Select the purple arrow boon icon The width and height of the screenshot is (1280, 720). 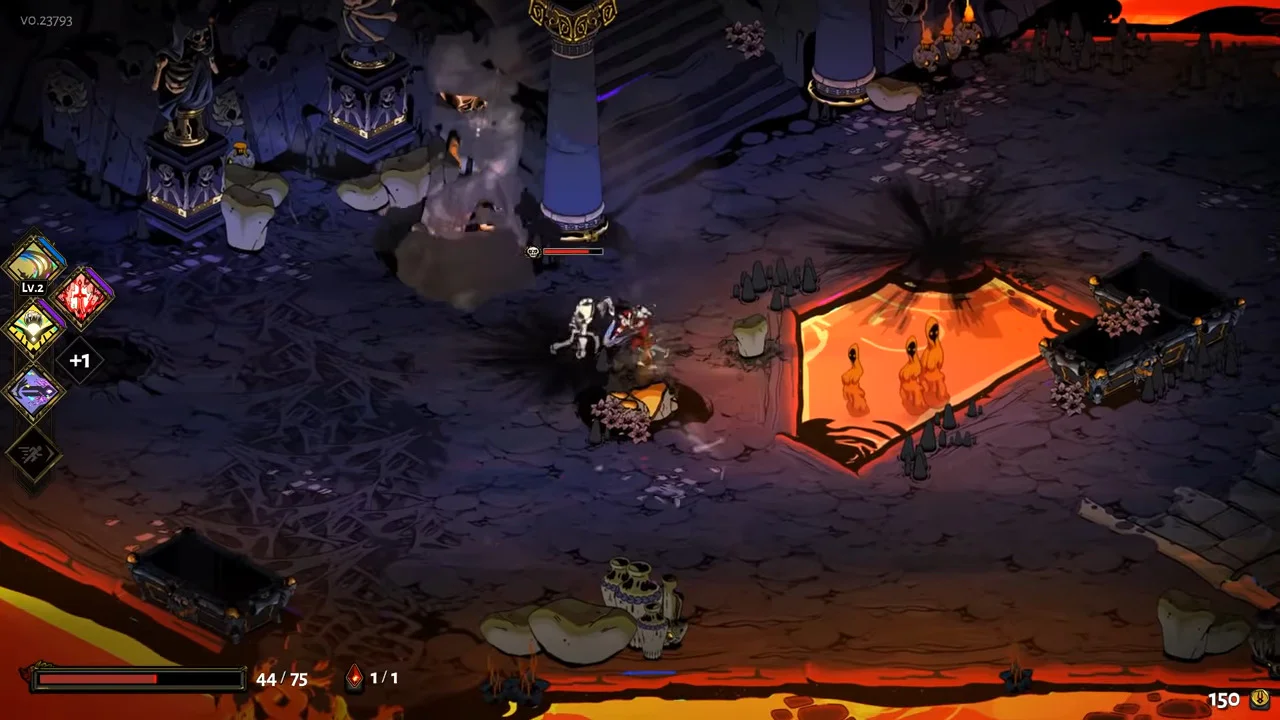pyautogui.click(x=35, y=392)
